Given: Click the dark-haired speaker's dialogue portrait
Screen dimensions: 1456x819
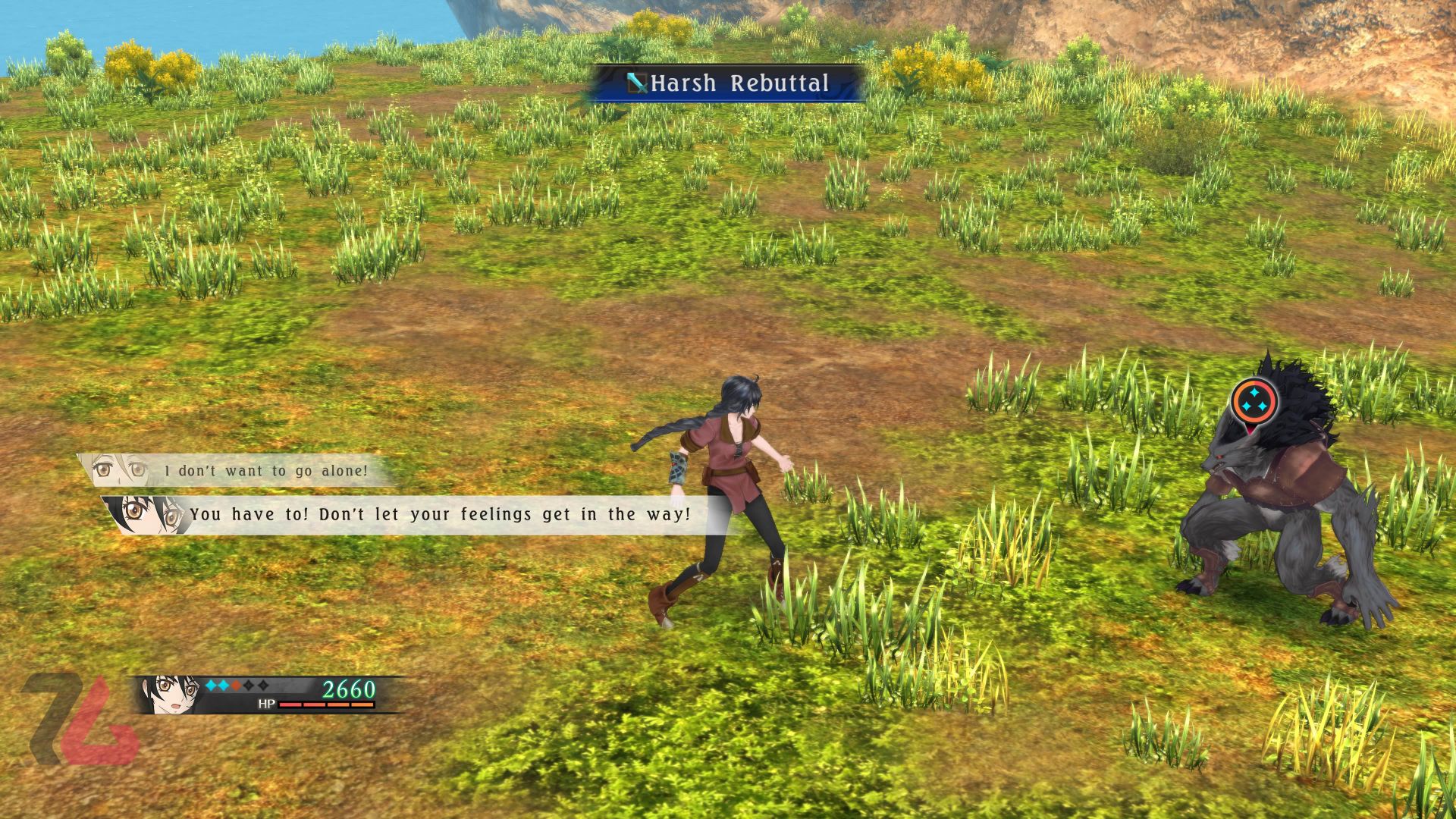Looking at the screenshot, I should [x=140, y=515].
